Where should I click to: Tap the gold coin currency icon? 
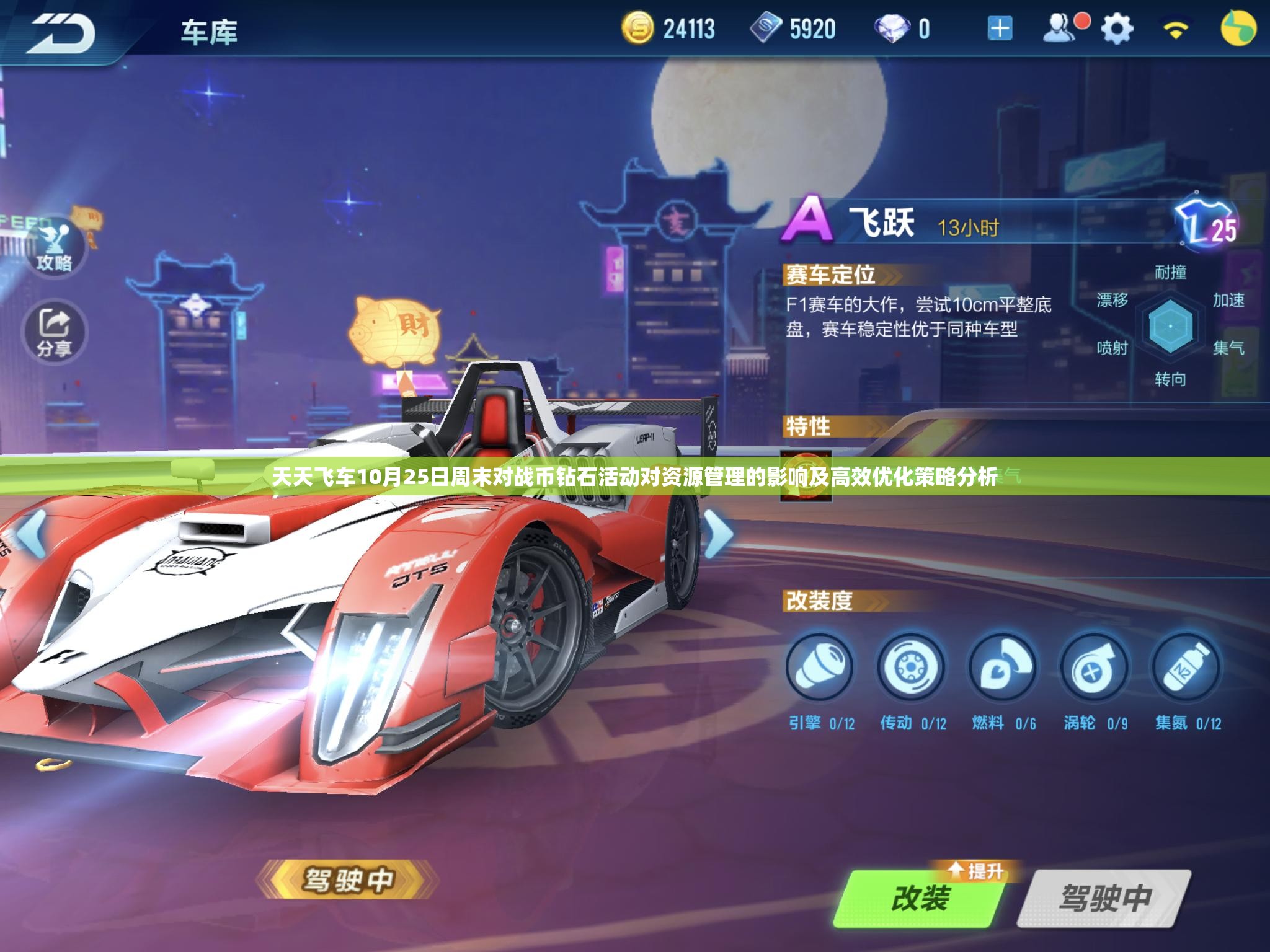tap(637, 29)
